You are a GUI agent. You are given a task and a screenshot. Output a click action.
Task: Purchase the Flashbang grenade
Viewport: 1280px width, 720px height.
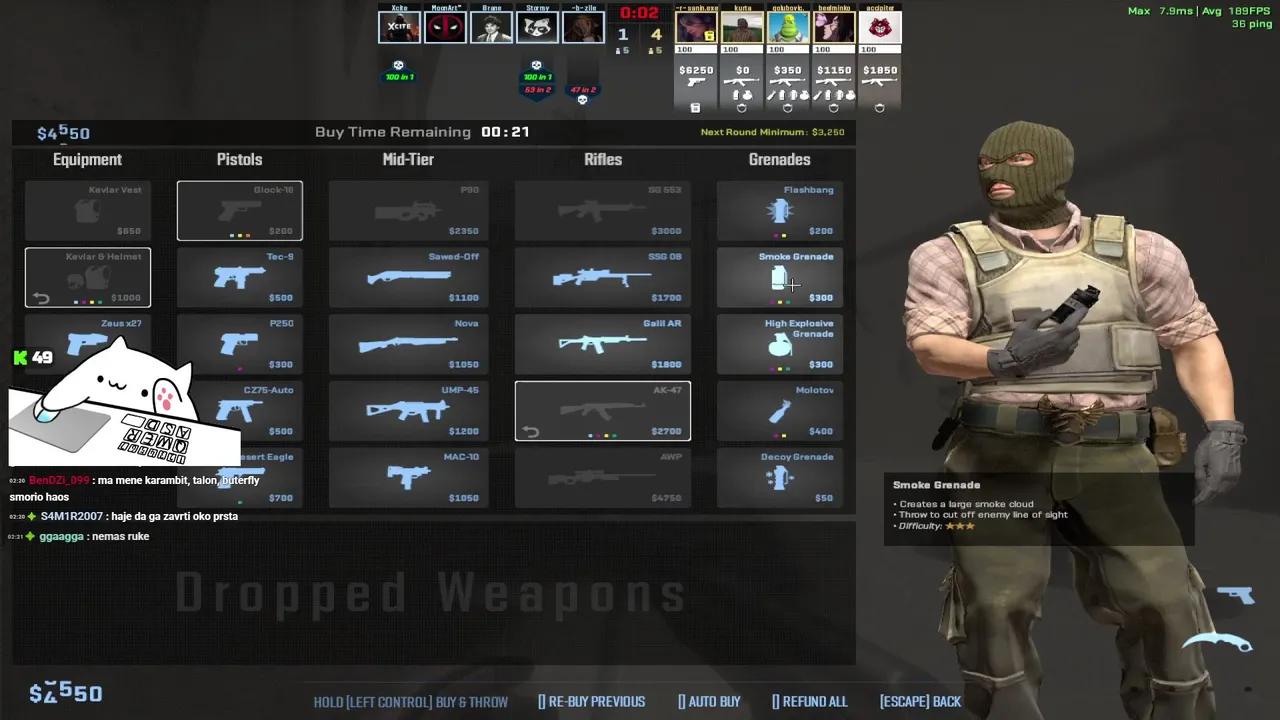tap(779, 210)
